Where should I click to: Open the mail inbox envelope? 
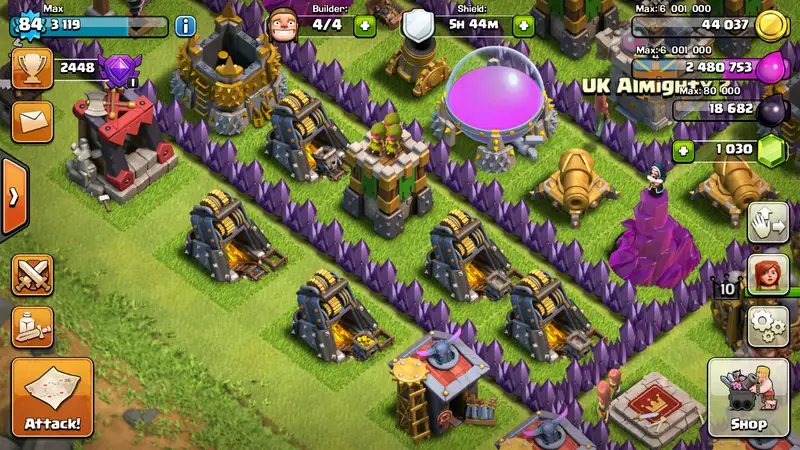pos(30,122)
